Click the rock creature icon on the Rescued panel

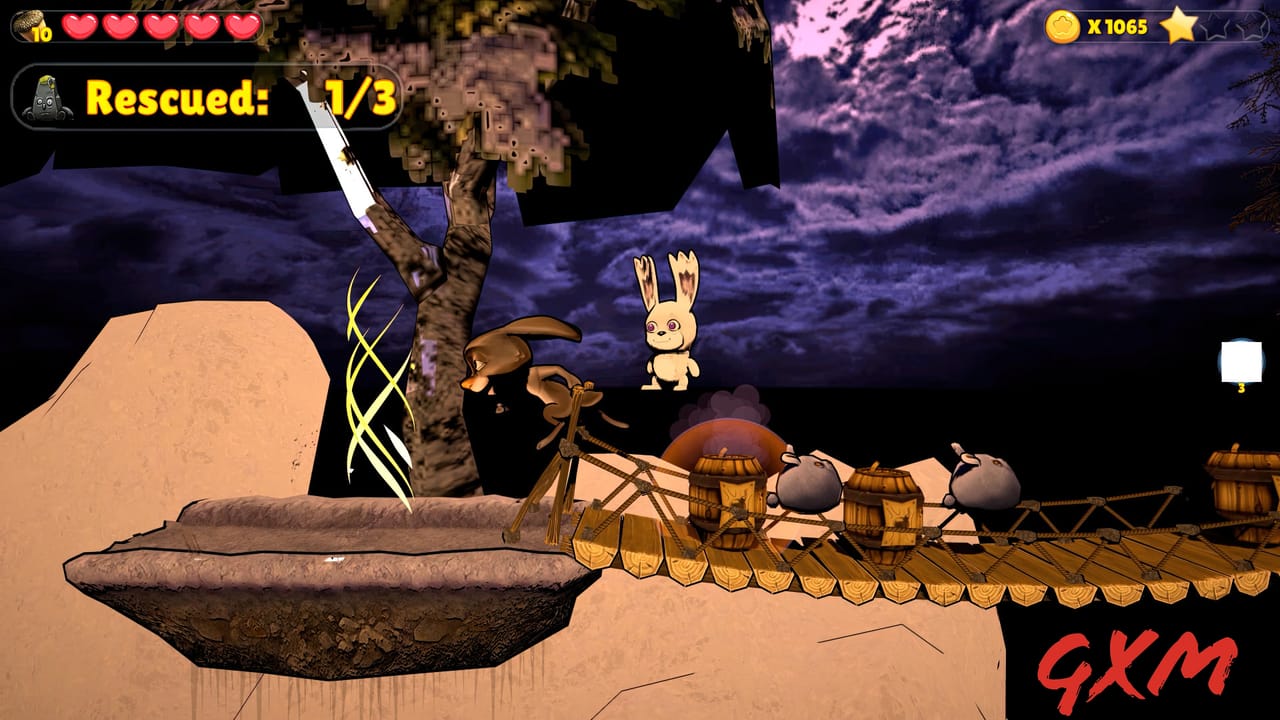coord(47,97)
